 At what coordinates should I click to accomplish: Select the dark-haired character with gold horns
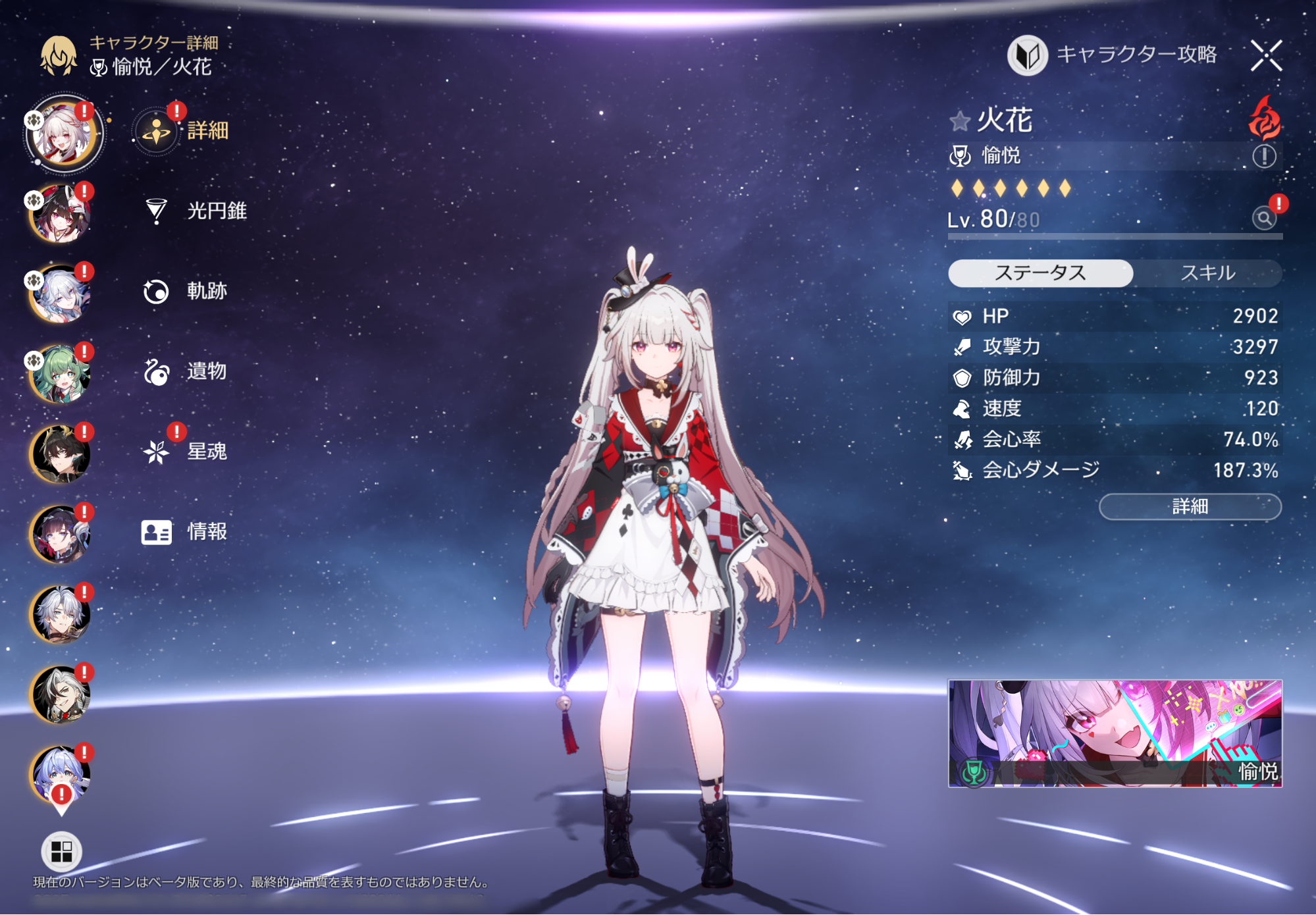(60, 454)
